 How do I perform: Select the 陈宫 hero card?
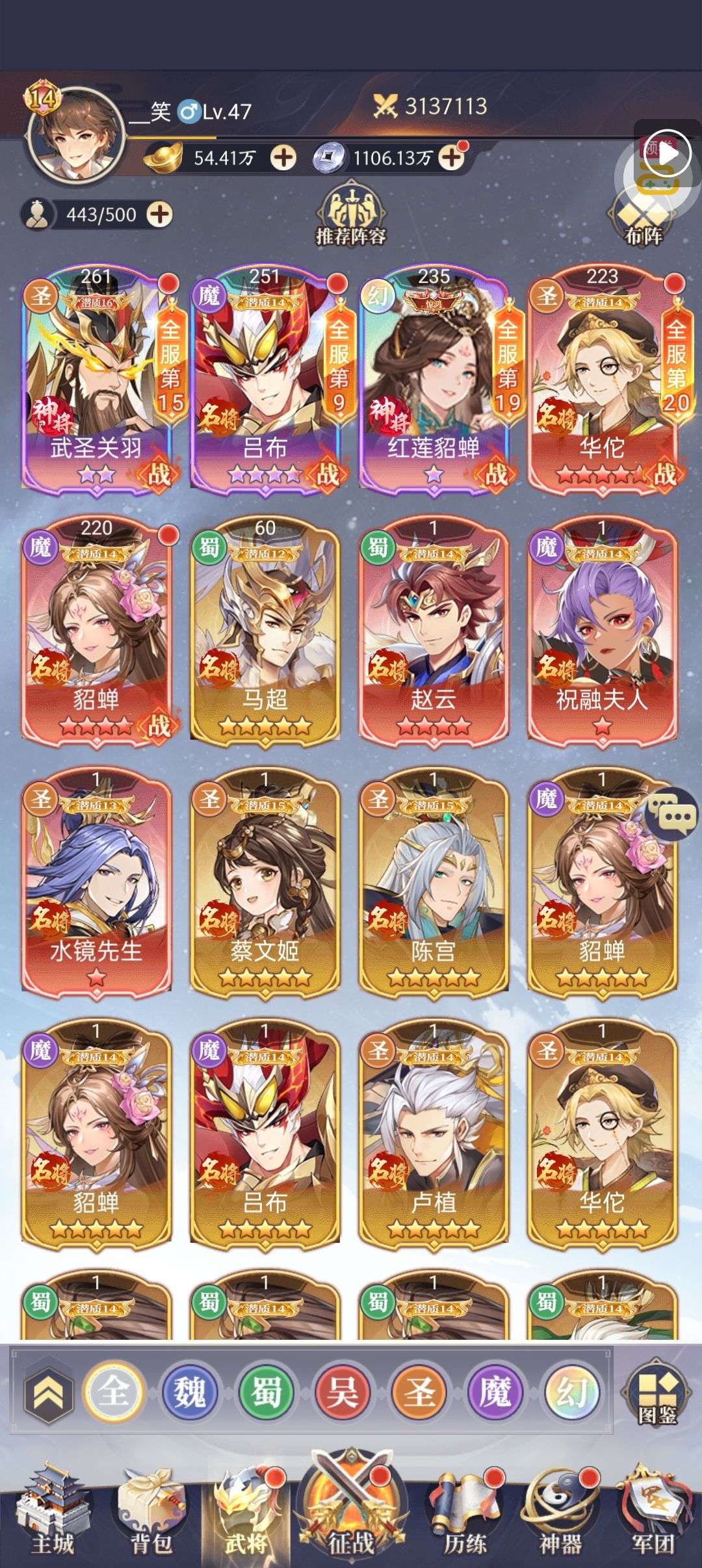point(434,882)
